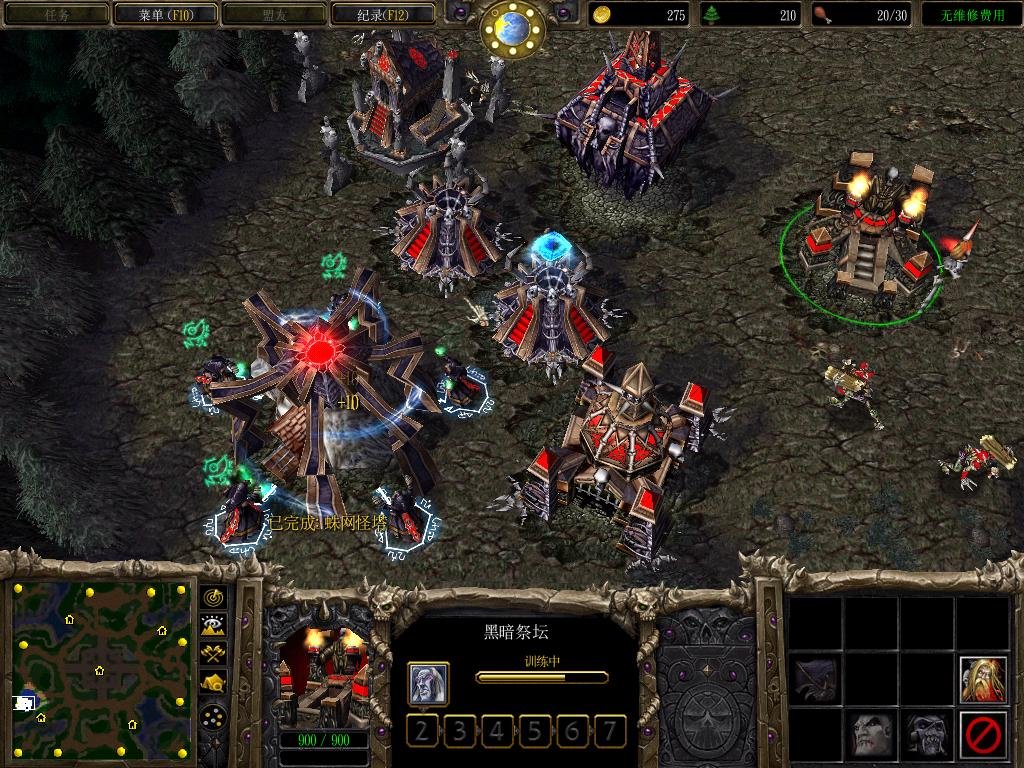Select the Dreadlord hero icon

click(871, 735)
